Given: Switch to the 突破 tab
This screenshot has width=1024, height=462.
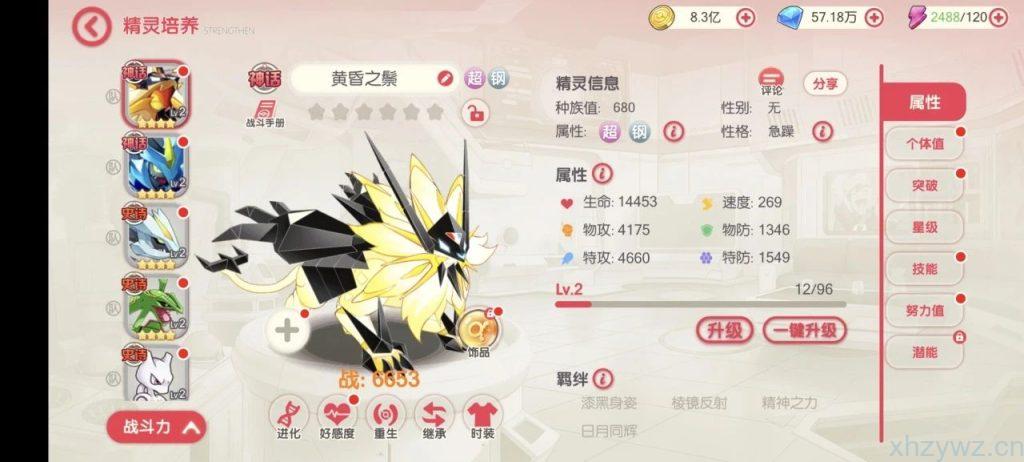Looking at the screenshot, I should (x=924, y=185).
